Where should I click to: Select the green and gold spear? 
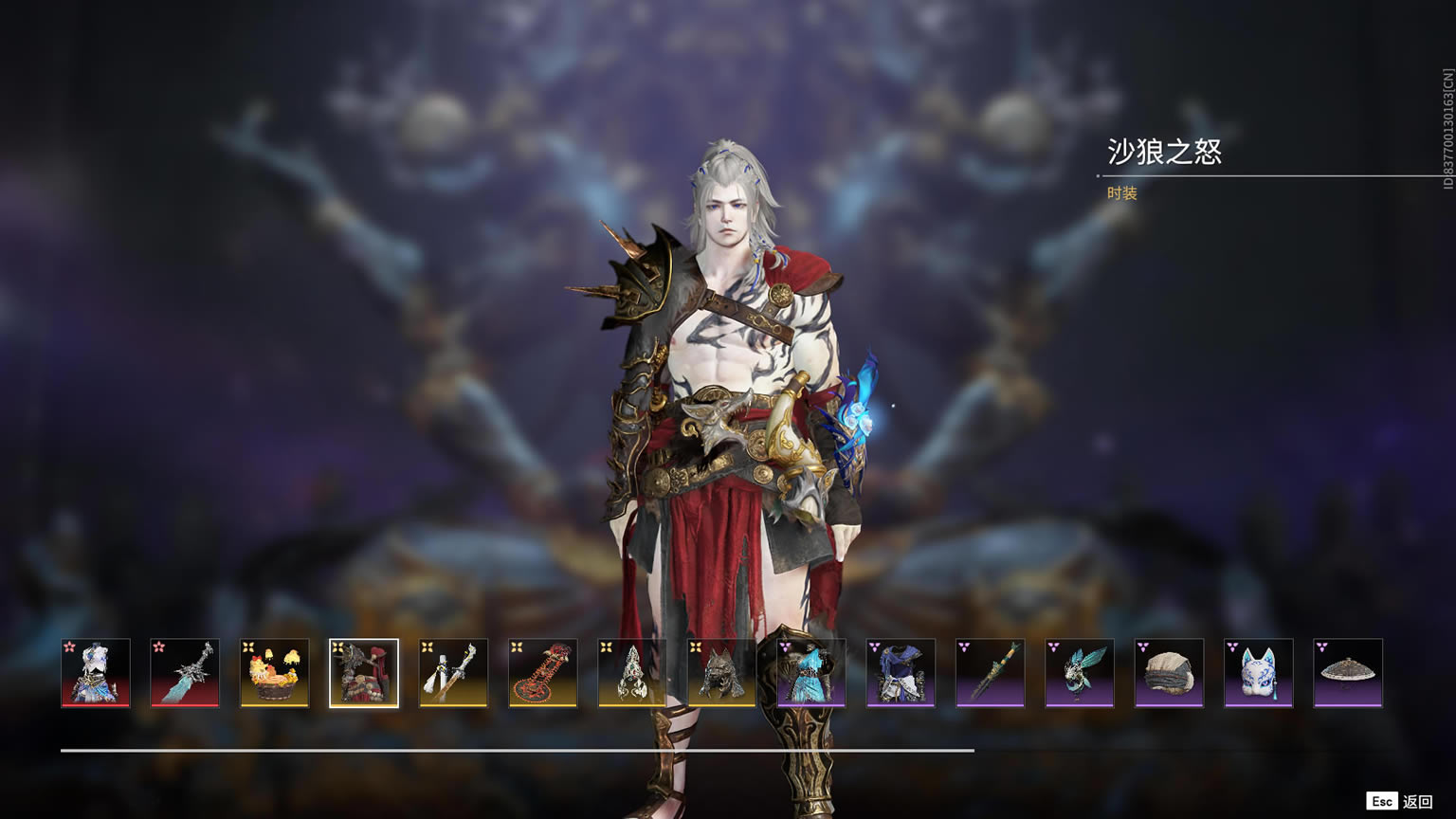click(x=990, y=673)
